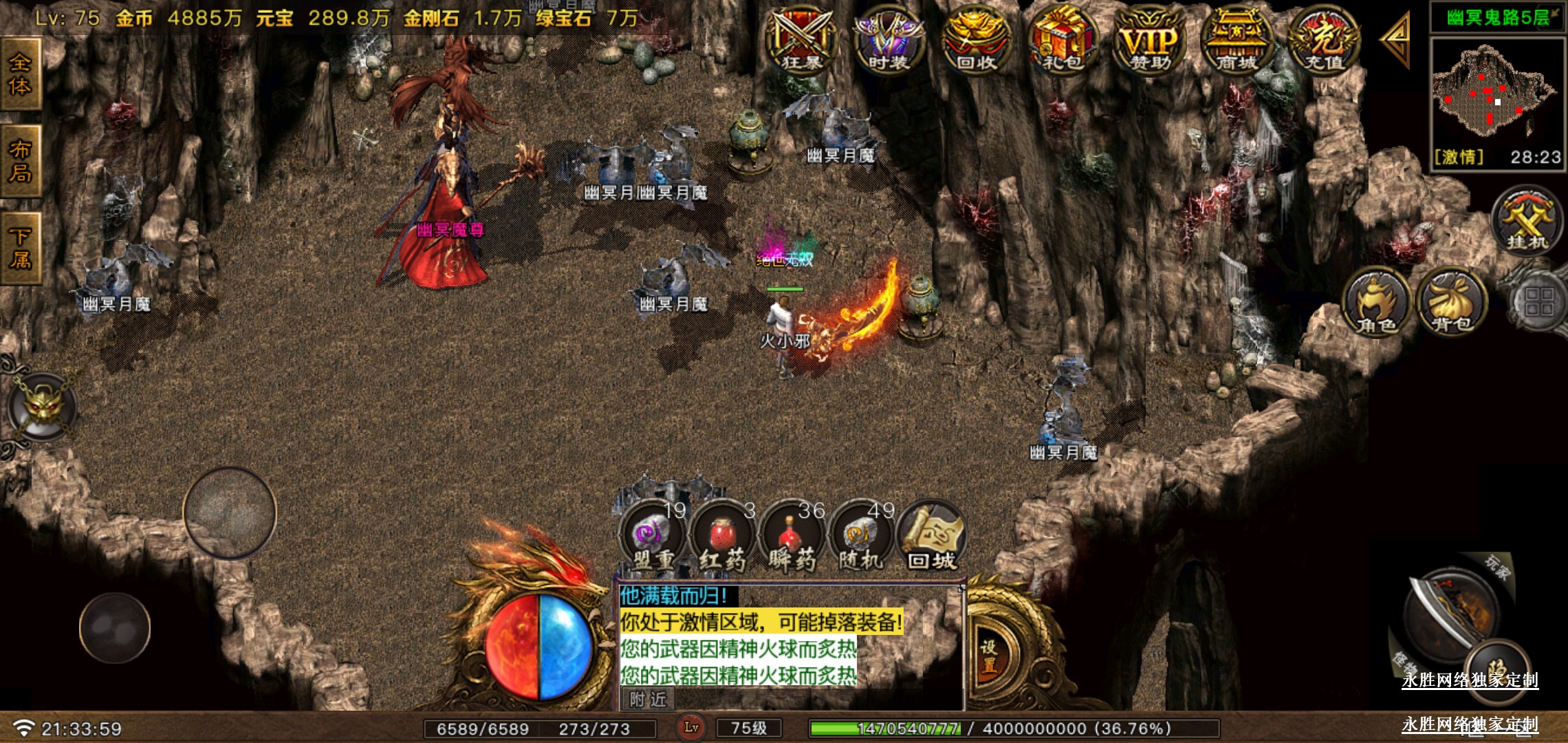
Task: Use the 随机 random teleport scroll
Action: (861, 538)
